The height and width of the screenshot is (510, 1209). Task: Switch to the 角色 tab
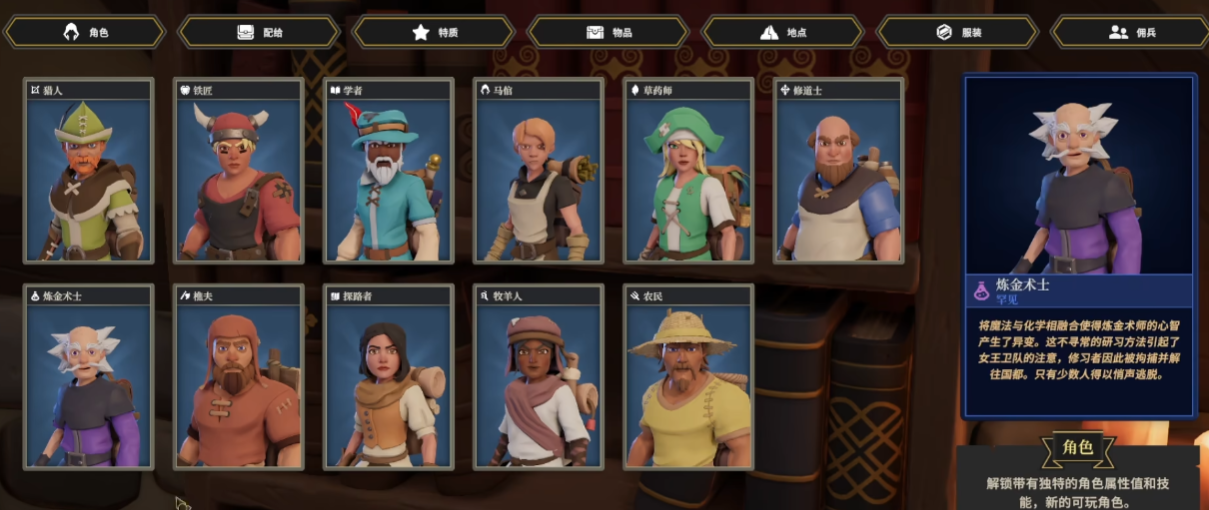[x=85, y=32]
